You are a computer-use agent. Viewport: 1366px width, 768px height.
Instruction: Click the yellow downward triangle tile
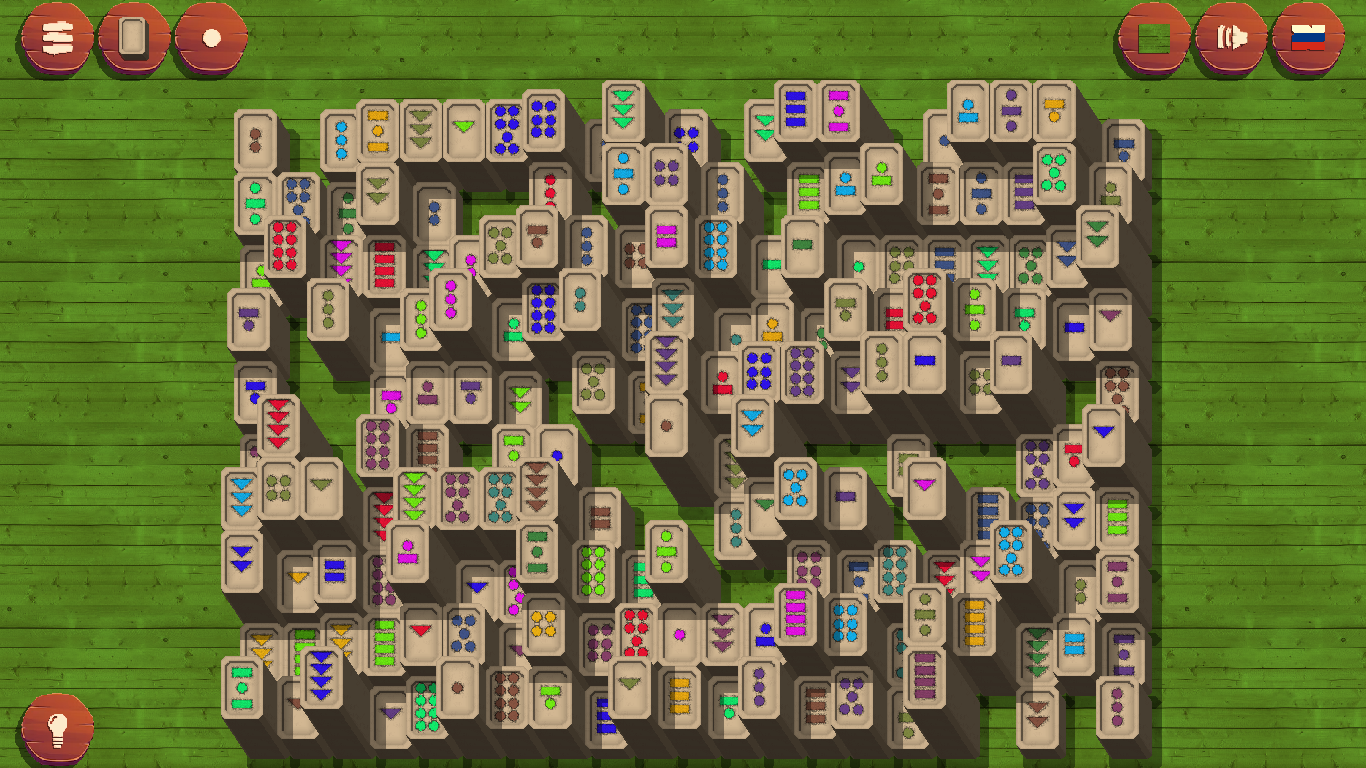click(x=297, y=577)
